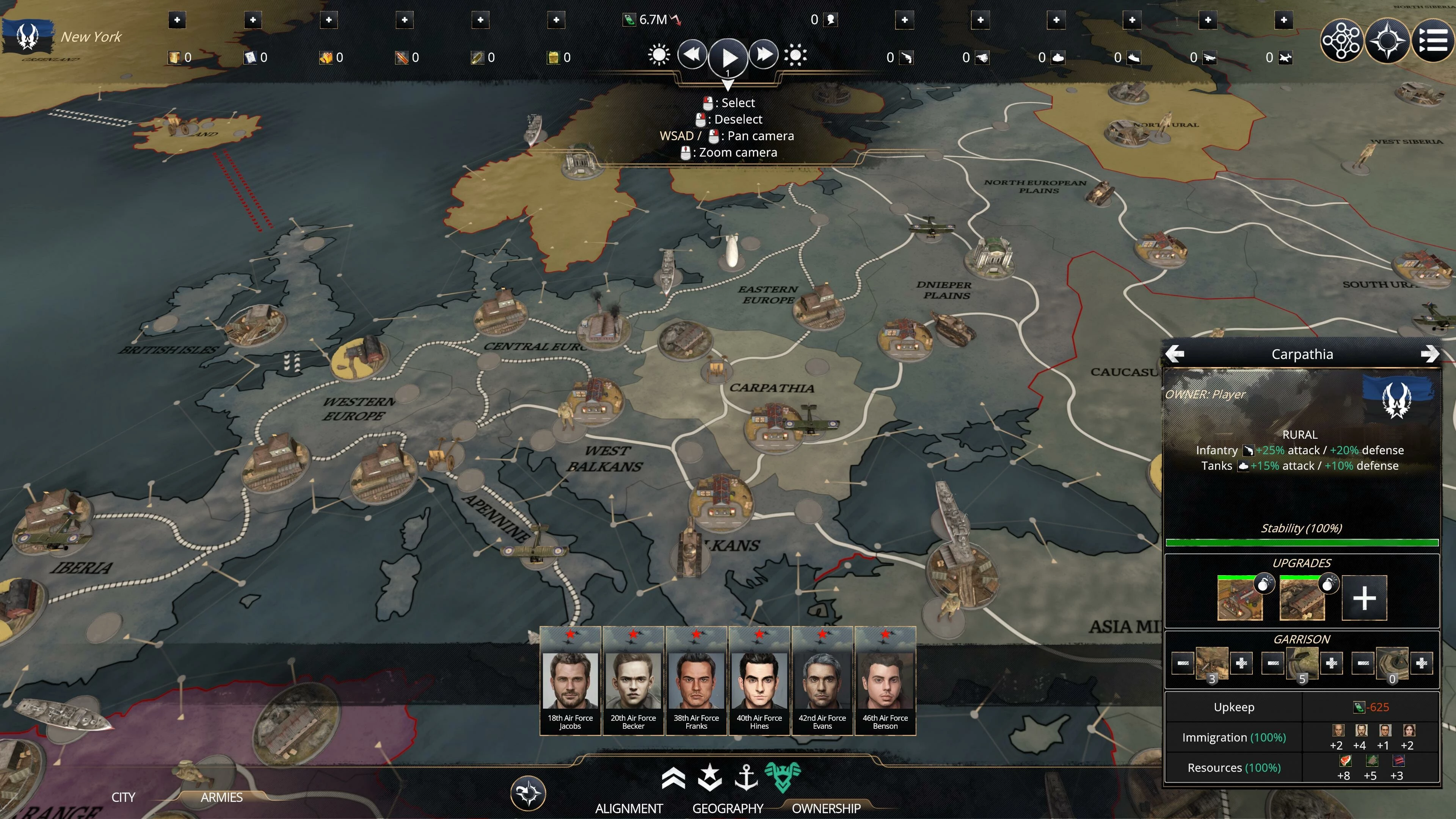Choose the 46th Air Force Benson card

[x=885, y=681]
